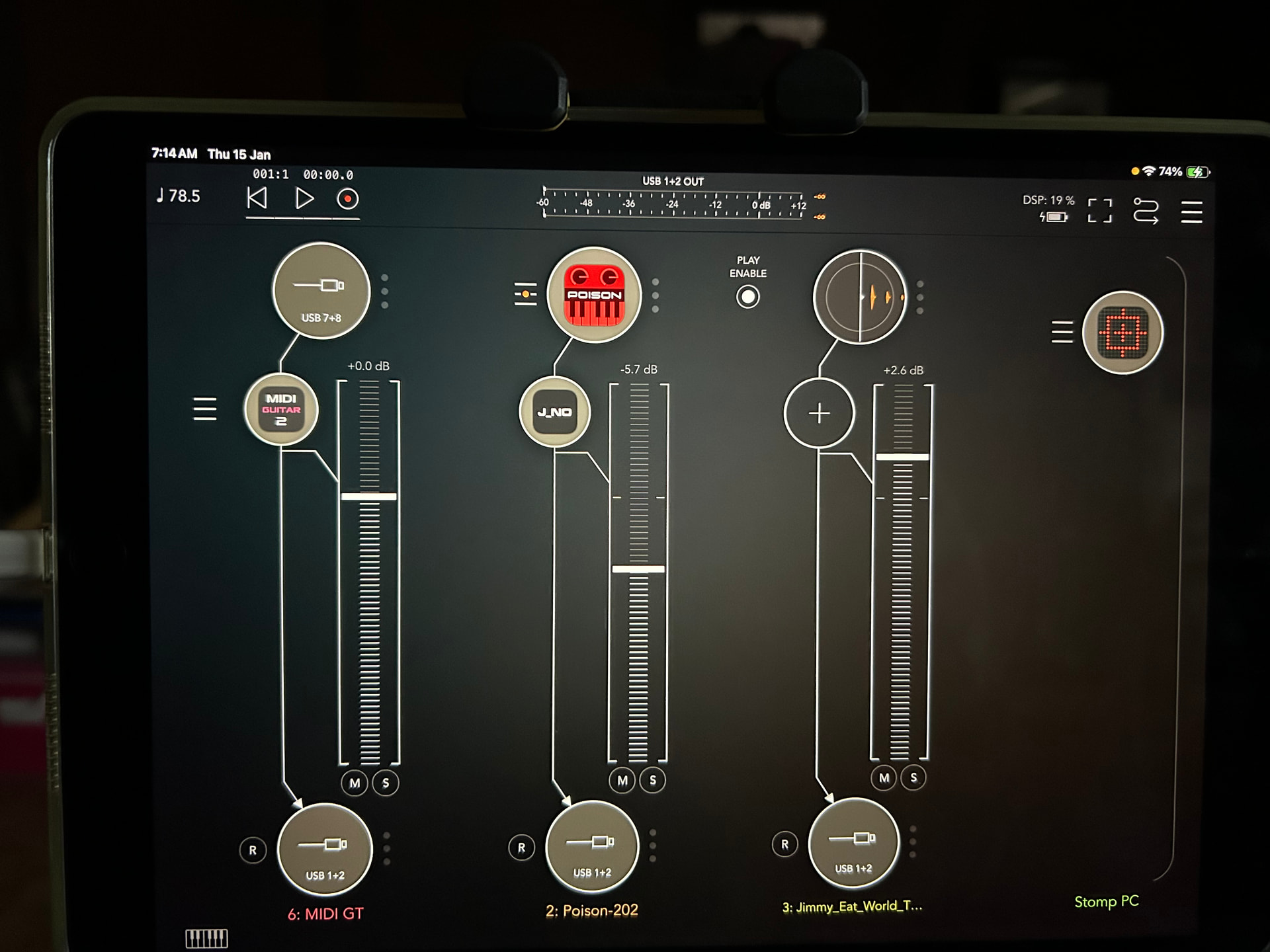Toggle the fullscreen brackets icon

tap(1099, 211)
